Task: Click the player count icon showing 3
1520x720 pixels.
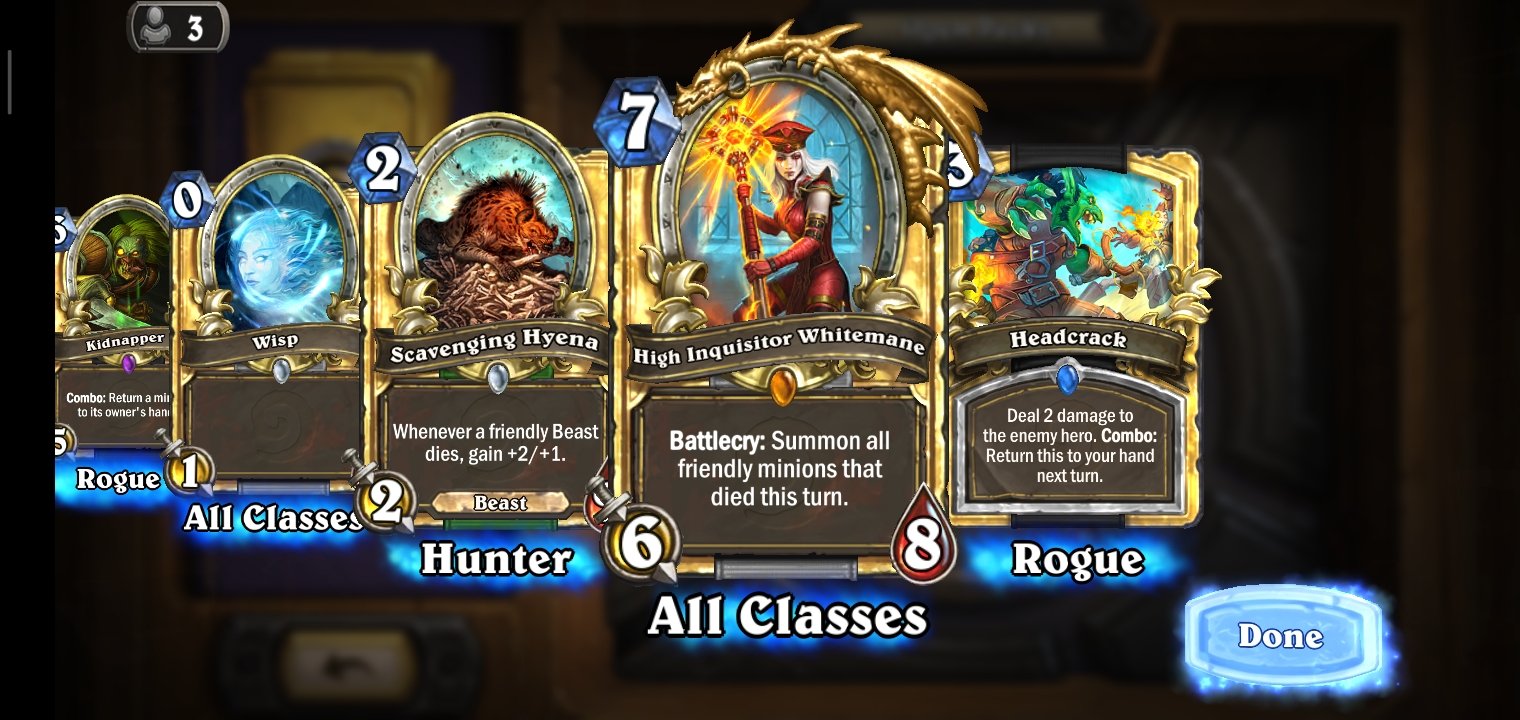Action: point(176,27)
